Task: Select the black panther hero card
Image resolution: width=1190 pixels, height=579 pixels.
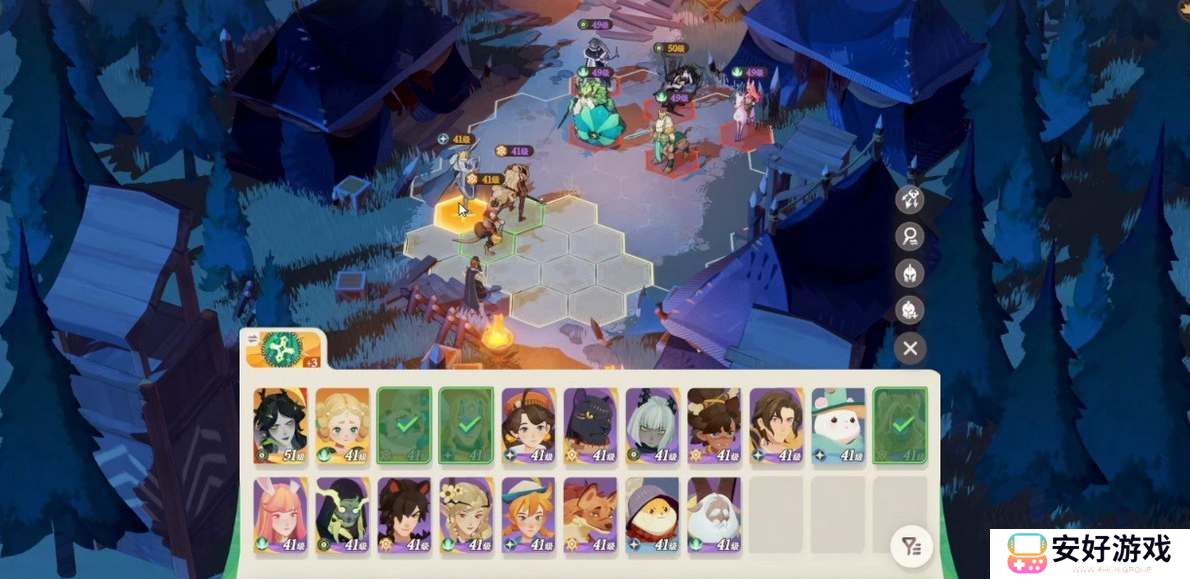Action: [x=590, y=425]
